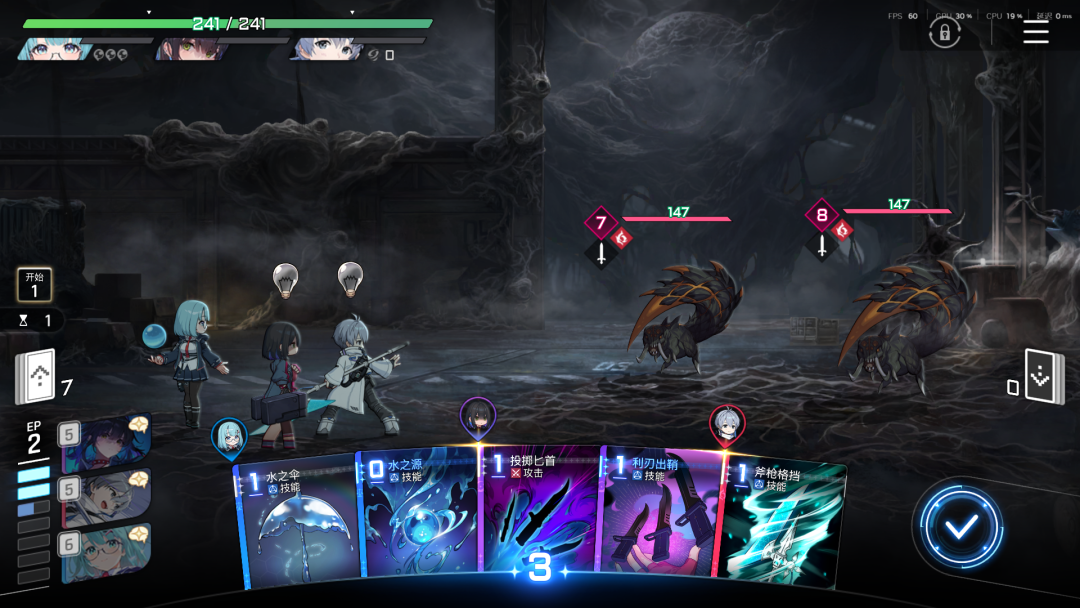The image size is (1080, 608).
Task: Activate the silver-haired character's EP skill
Action: (106, 498)
